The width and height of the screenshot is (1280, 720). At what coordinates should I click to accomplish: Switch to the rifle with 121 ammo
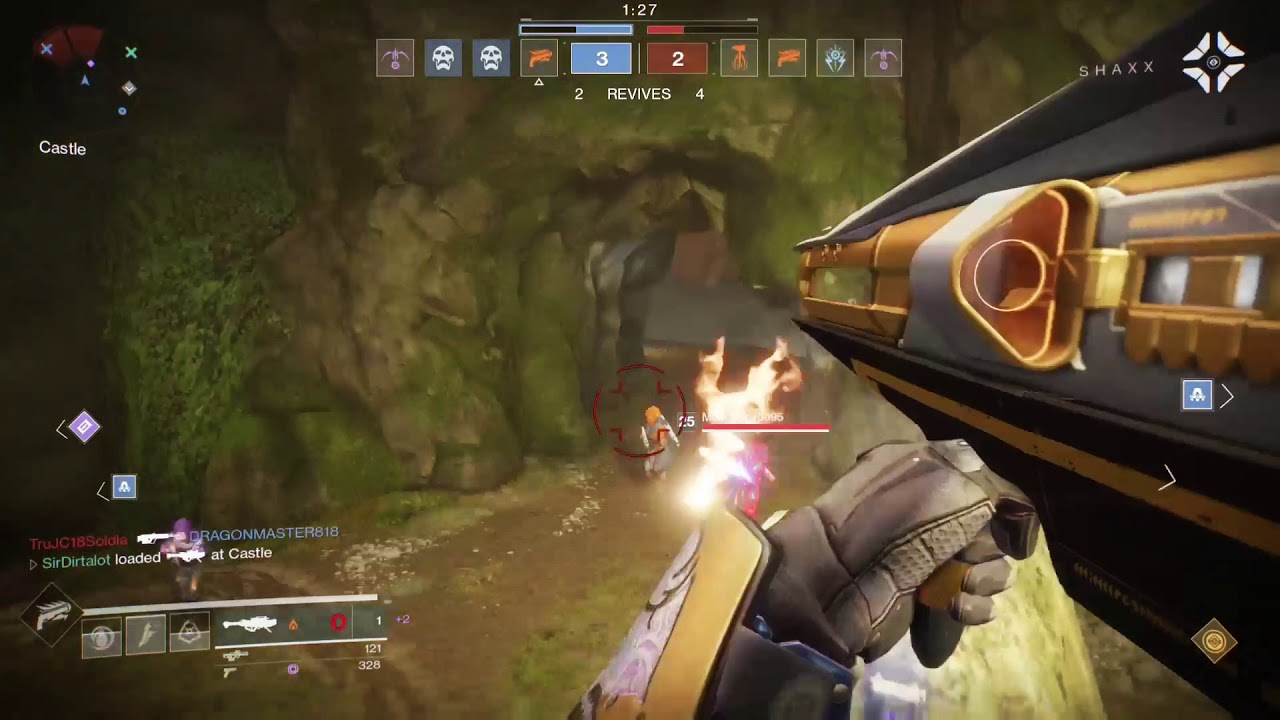pyautogui.click(x=236, y=656)
